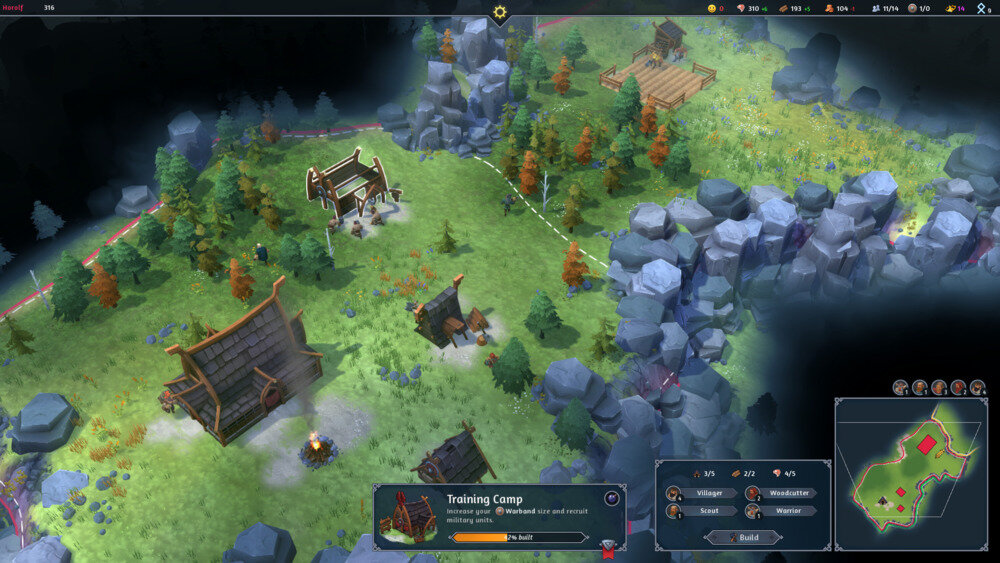Screen dimensions: 1000x563
Task: Click the food meat icon in the resource bar
Action: (741, 8)
